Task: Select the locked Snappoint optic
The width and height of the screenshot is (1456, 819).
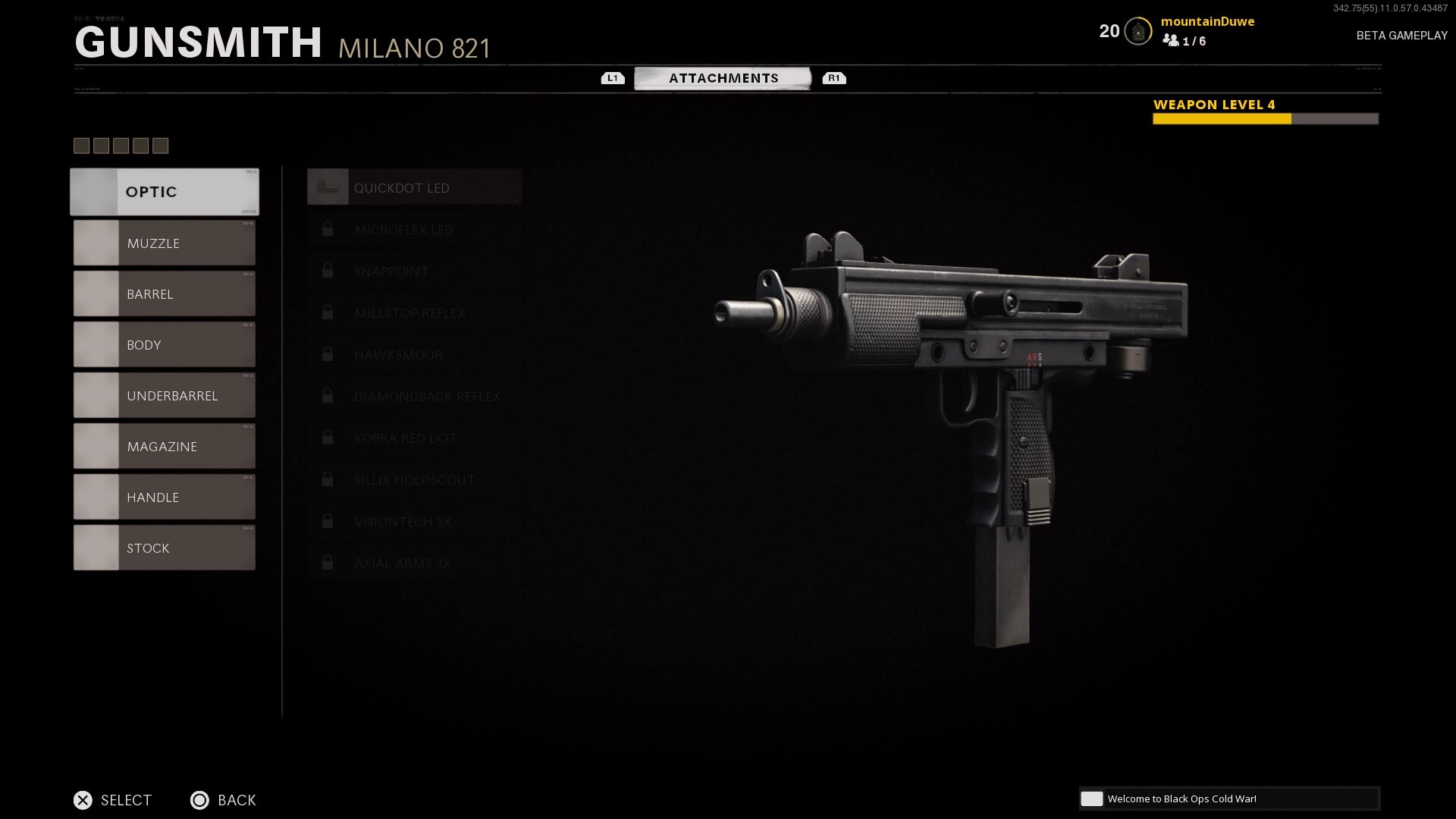Action: click(414, 271)
